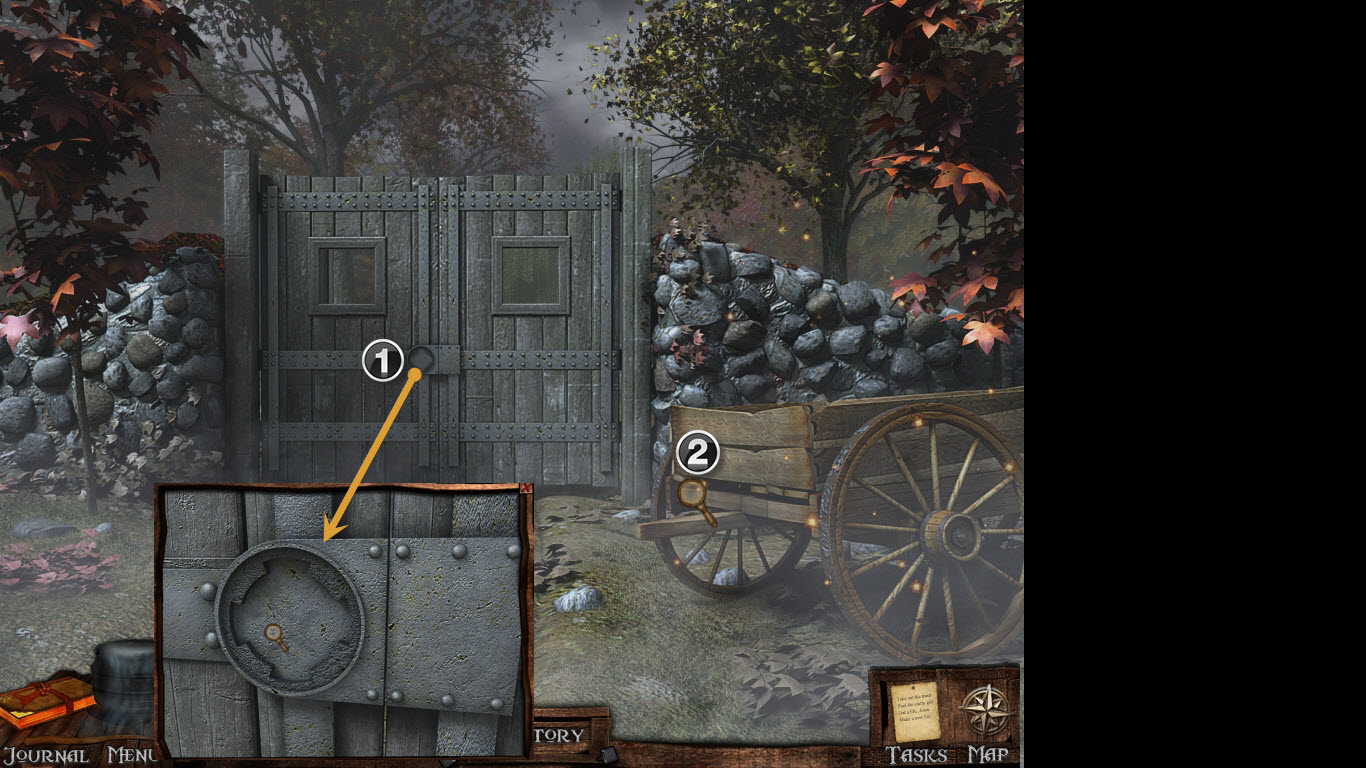Screen dimensions: 1366x768
Task: View the Tasks note
Action: point(915,711)
